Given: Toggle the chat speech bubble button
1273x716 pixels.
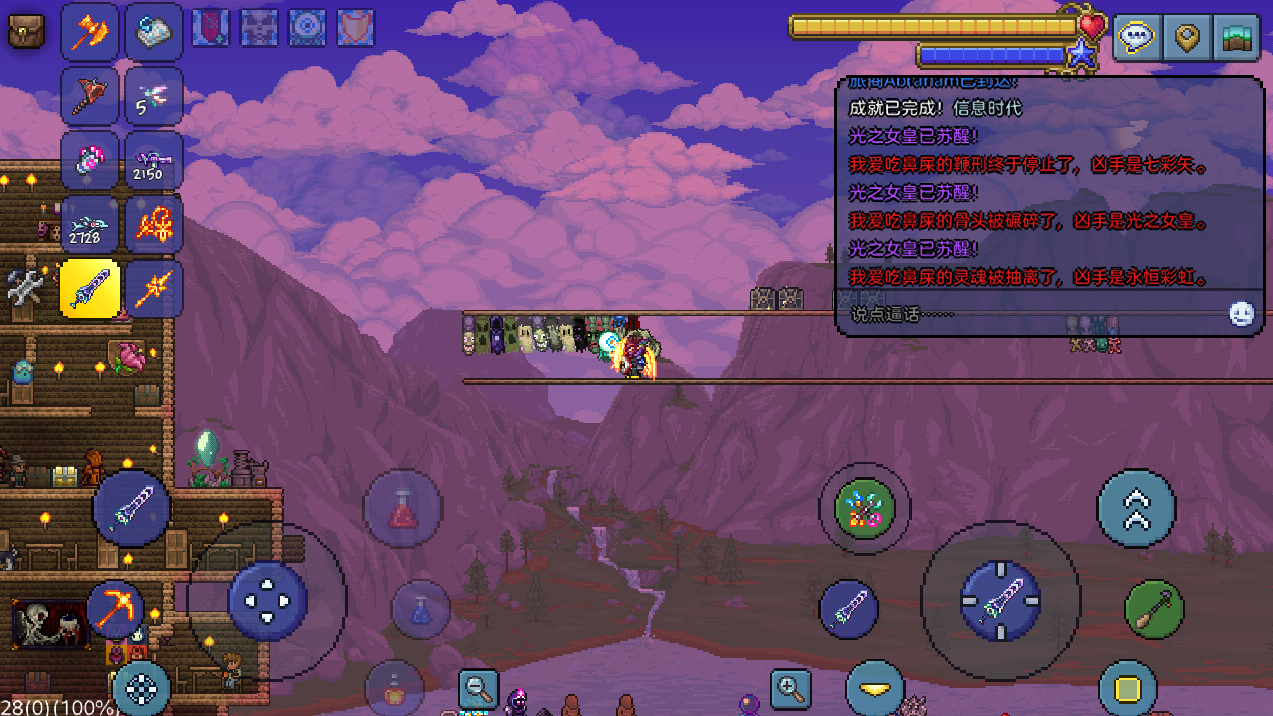Looking at the screenshot, I should [x=1137, y=38].
